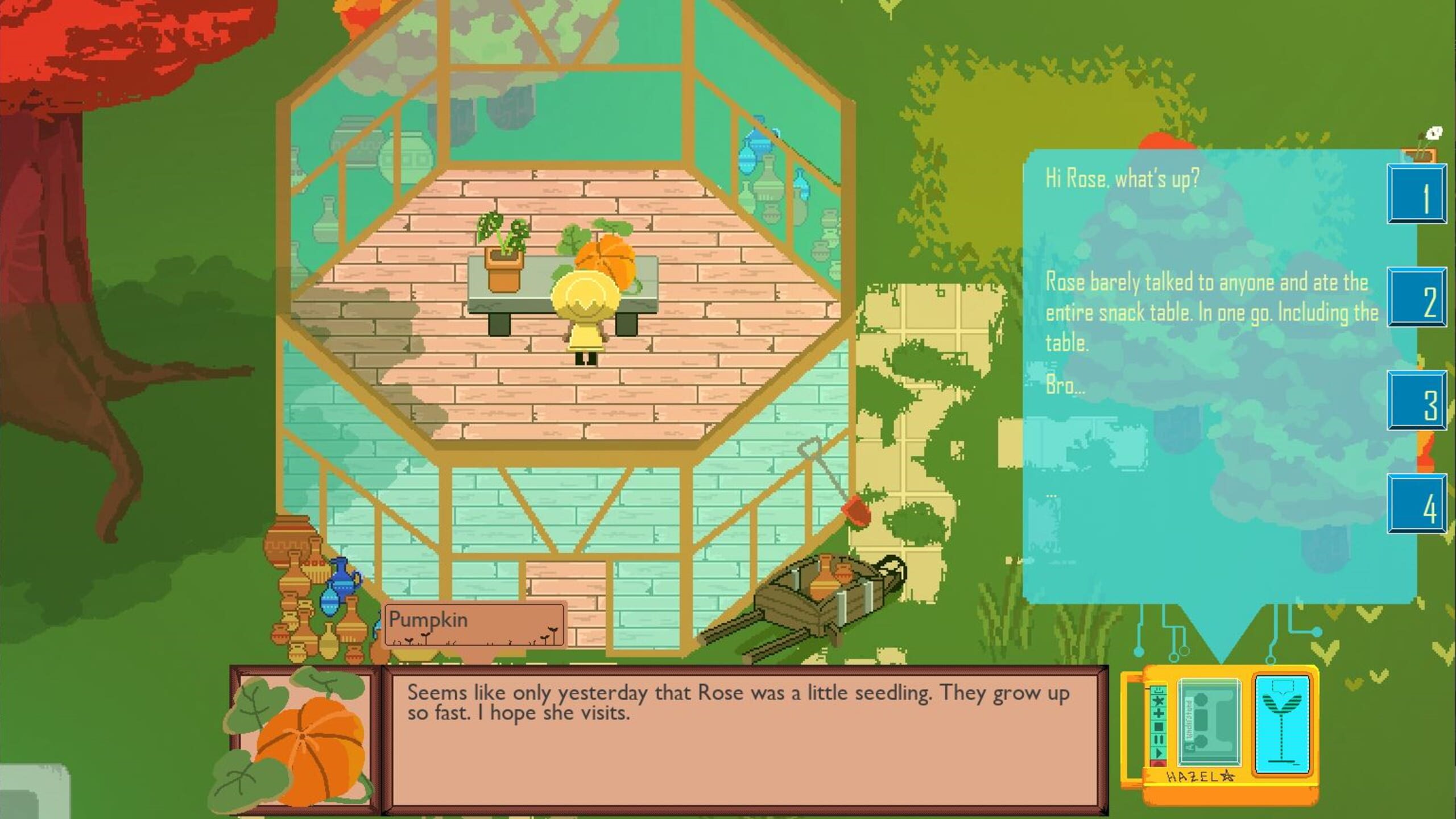Select the HAZEL label on the yellow device

[x=1198, y=776]
